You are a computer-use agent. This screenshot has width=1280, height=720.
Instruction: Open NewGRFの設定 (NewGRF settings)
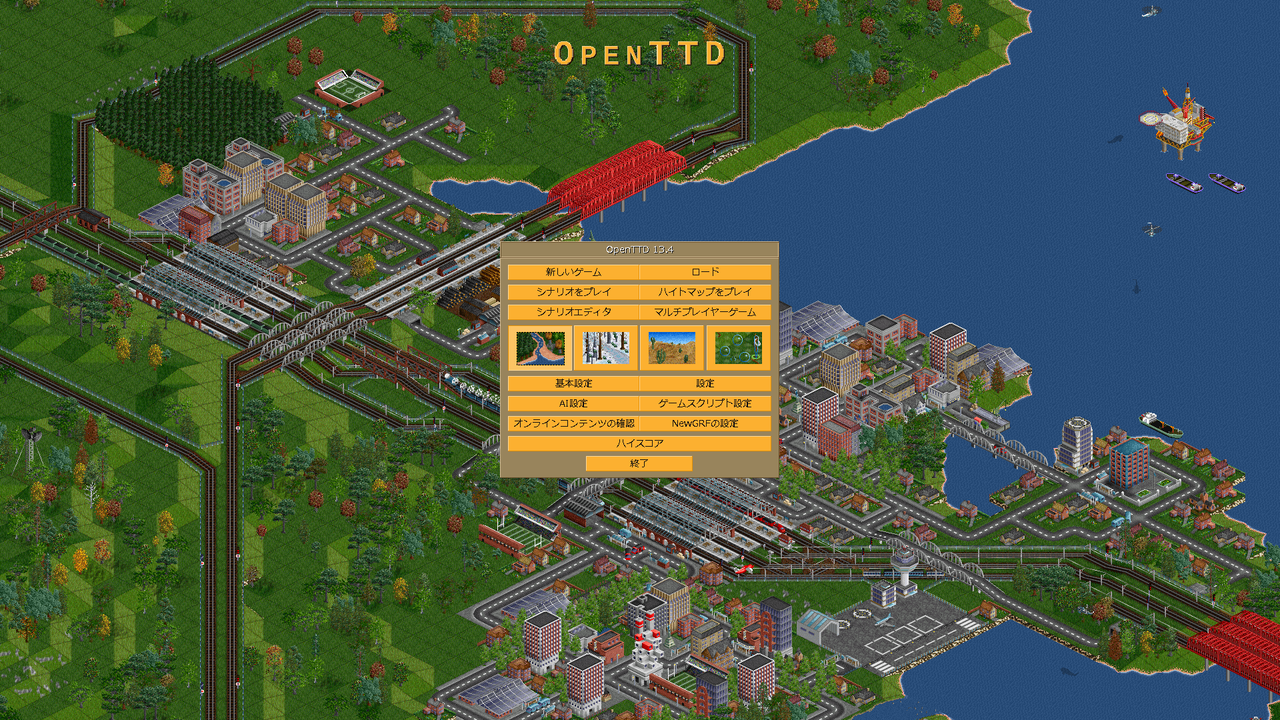tap(706, 423)
